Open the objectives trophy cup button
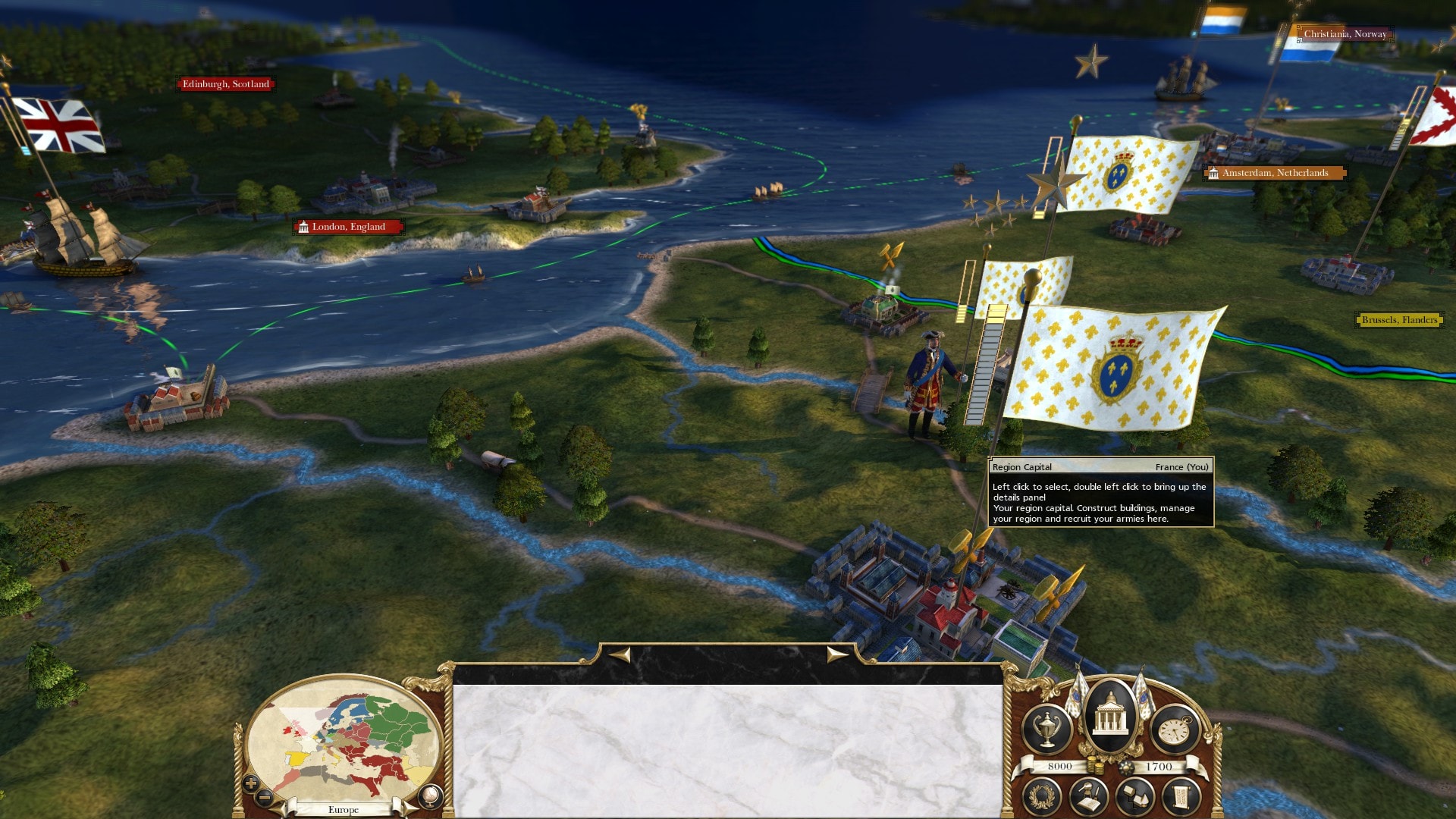This screenshot has height=819, width=1456. [1047, 730]
